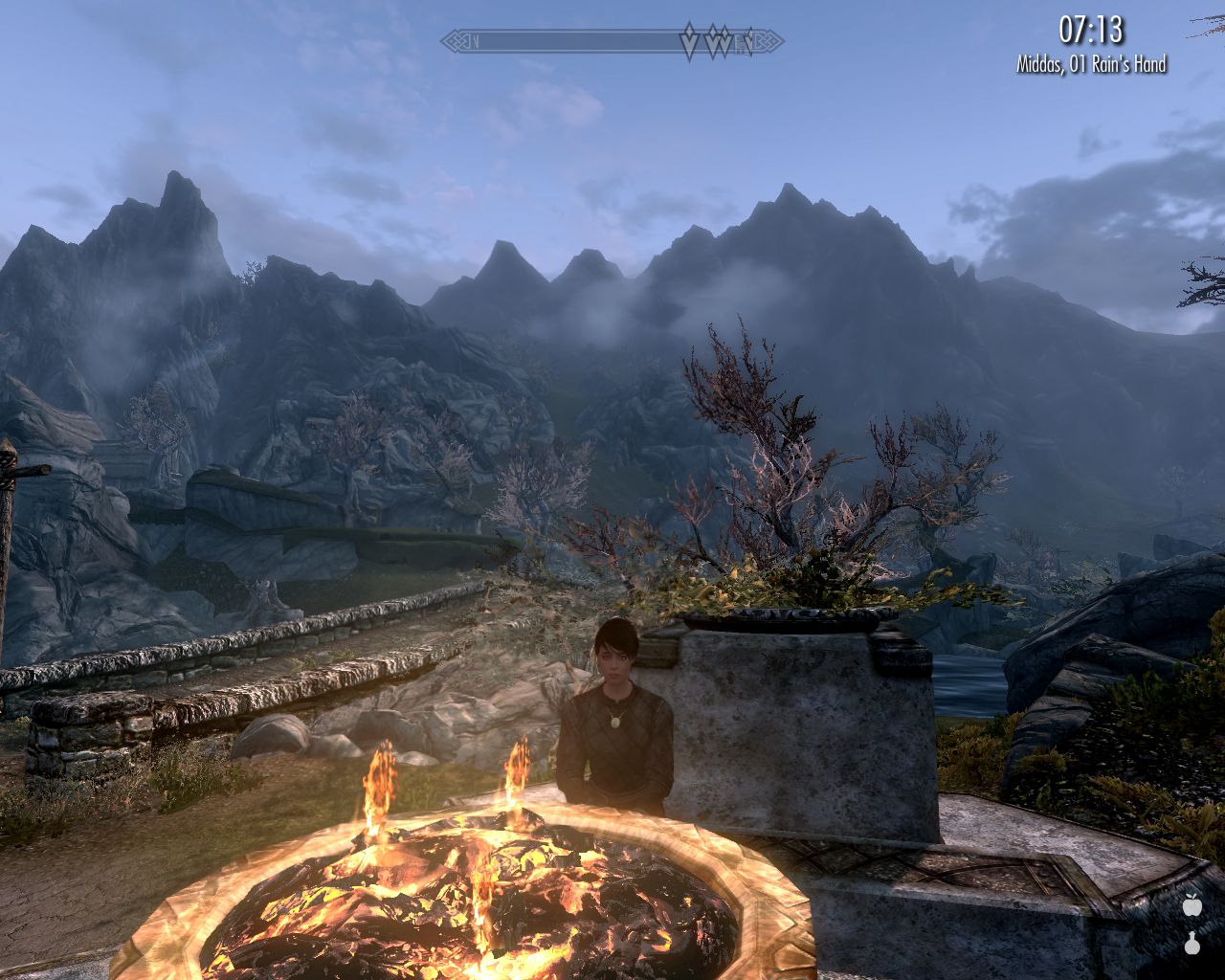Click the compass bar at the top
The image size is (1225, 980).
point(612,42)
